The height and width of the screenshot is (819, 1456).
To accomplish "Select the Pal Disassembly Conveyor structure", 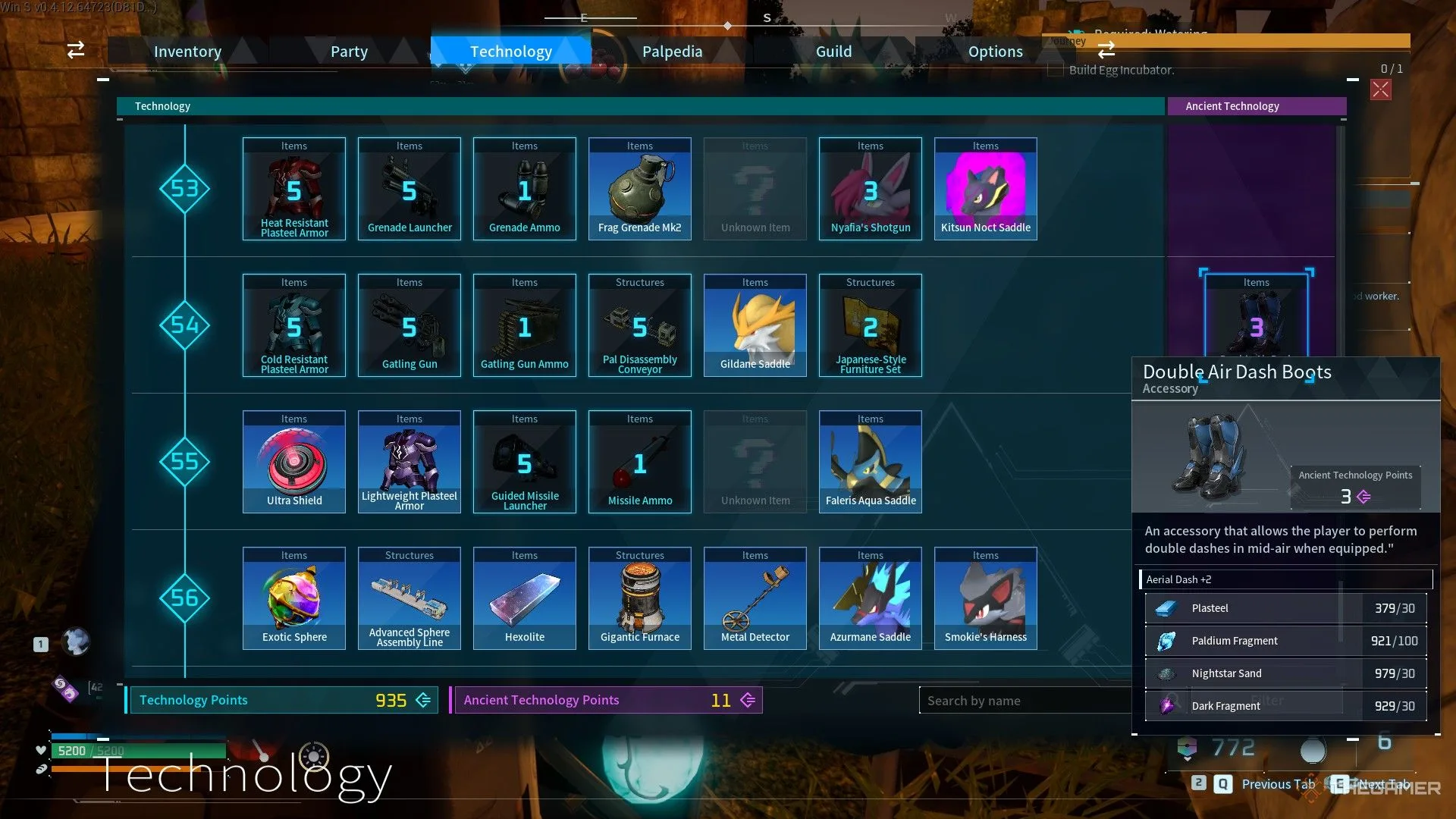I will 640,325.
